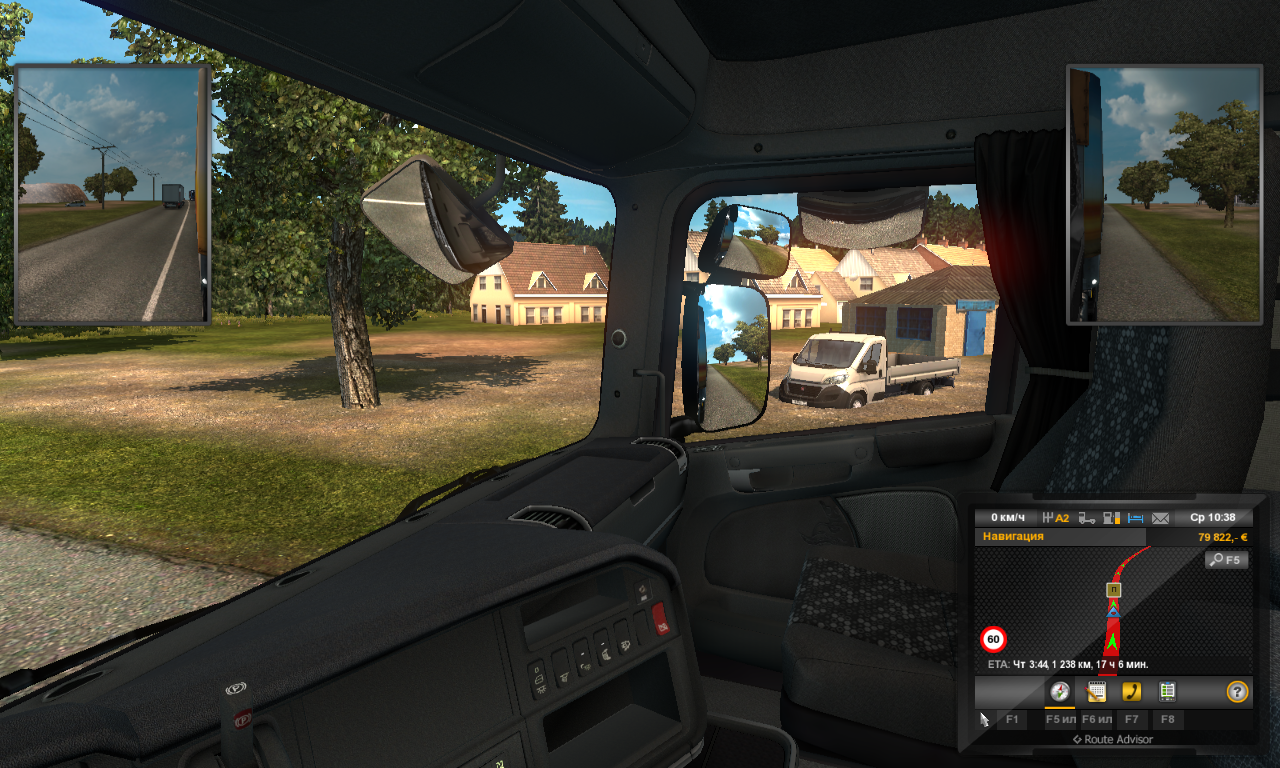Click the blue bed rest icon
Image resolution: width=1280 pixels, height=768 pixels.
[x=1136, y=518]
